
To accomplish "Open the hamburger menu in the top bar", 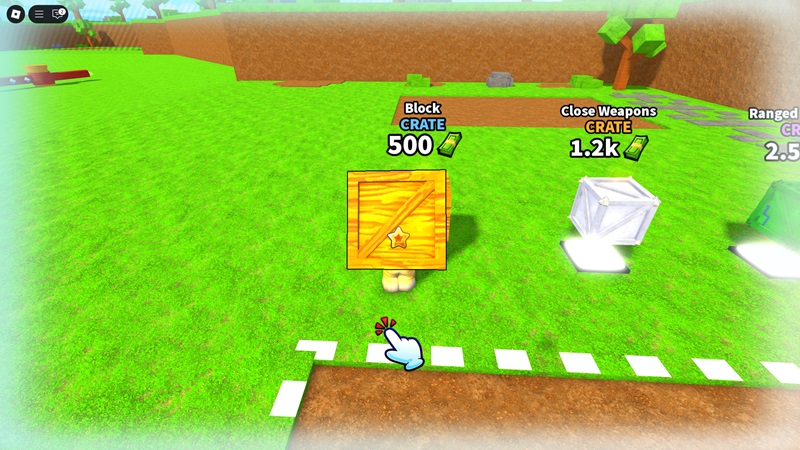I will click(x=40, y=14).
